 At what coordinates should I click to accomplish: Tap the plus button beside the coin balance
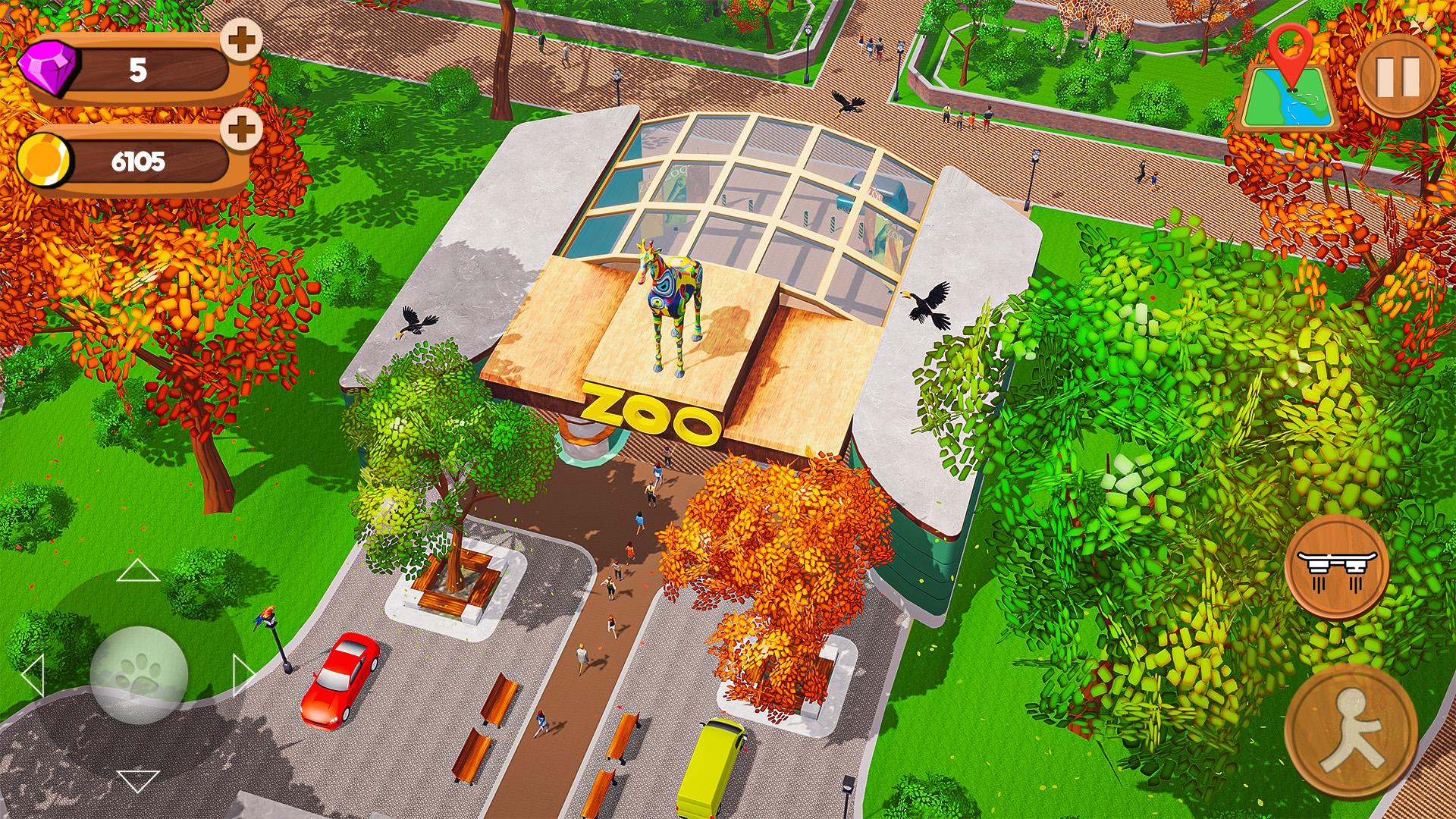237,129
